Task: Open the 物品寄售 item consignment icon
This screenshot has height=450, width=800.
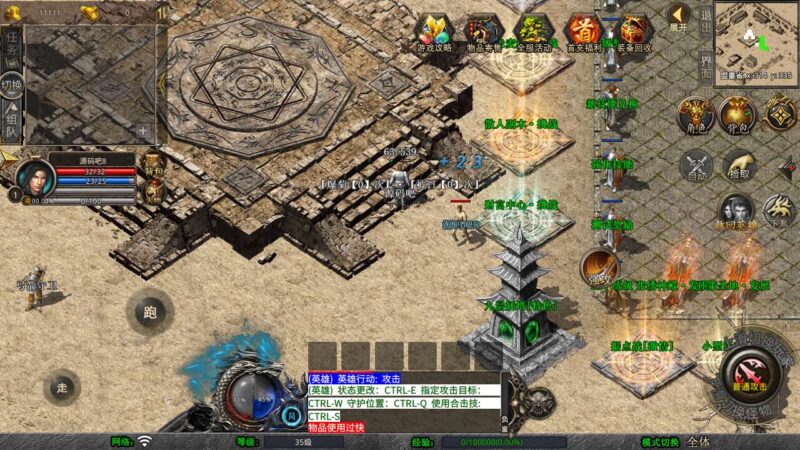Action: (x=483, y=31)
